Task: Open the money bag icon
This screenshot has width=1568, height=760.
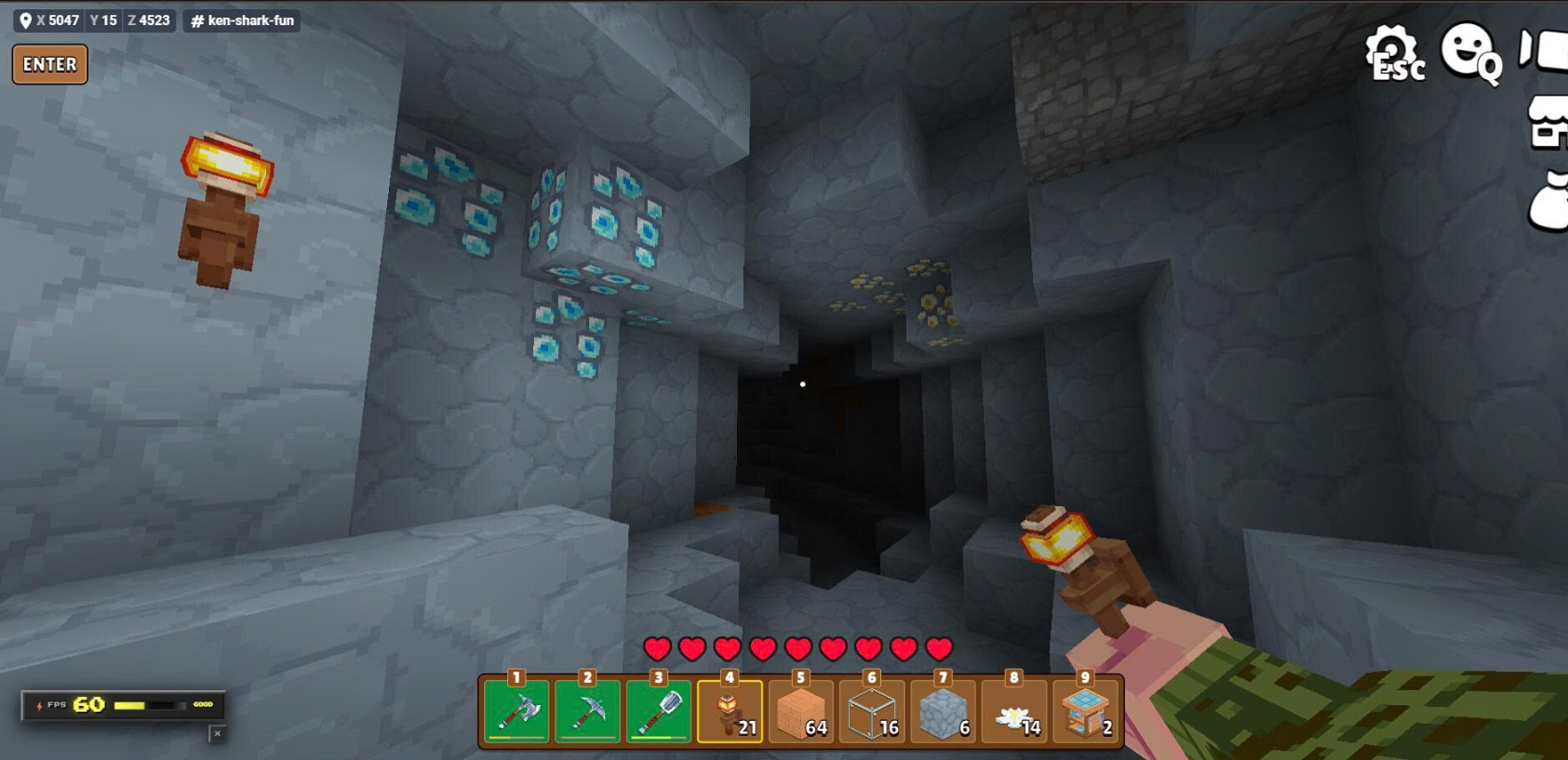Action: tap(1549, 201)
